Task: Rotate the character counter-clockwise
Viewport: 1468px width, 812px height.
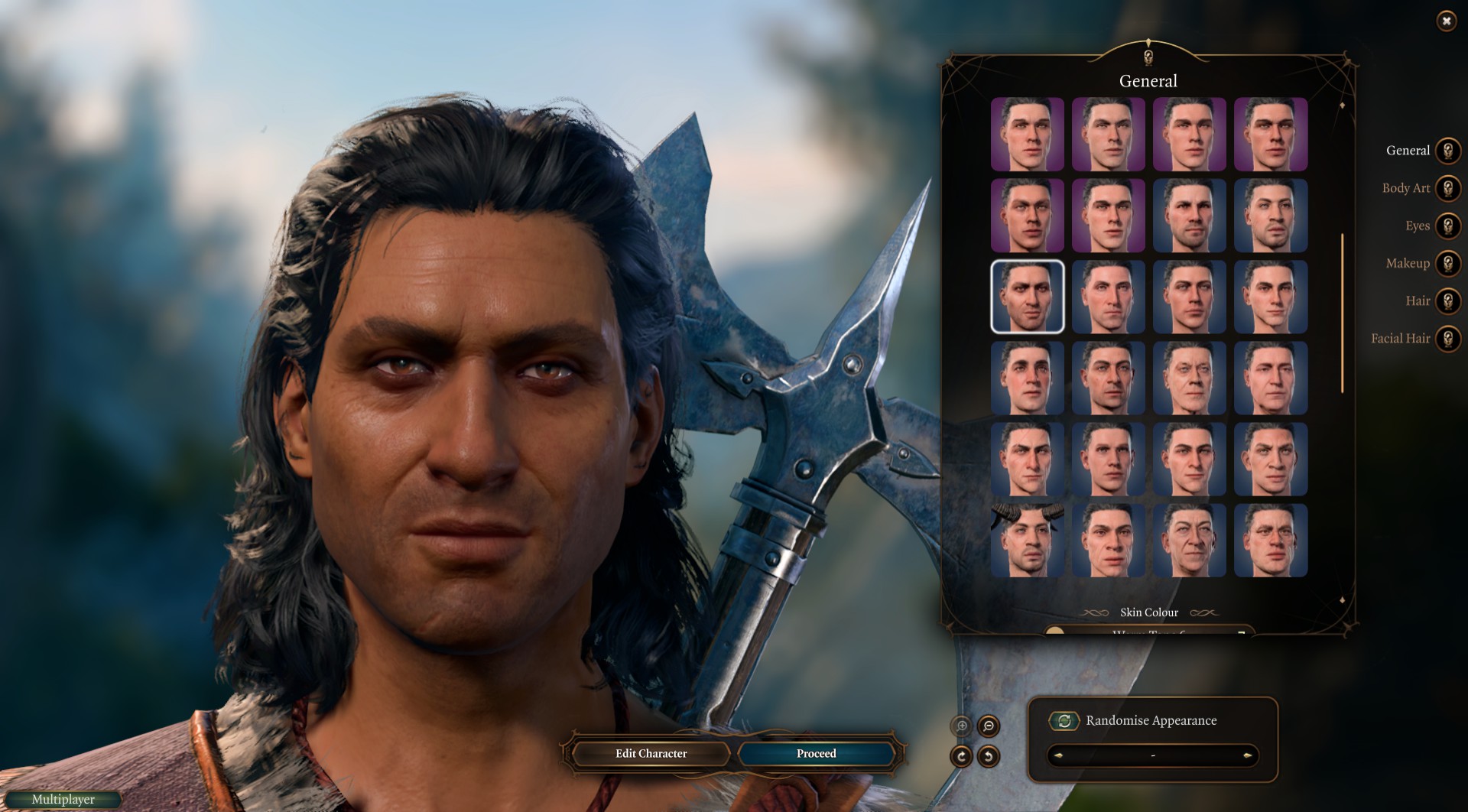Action: pos(988,756)
